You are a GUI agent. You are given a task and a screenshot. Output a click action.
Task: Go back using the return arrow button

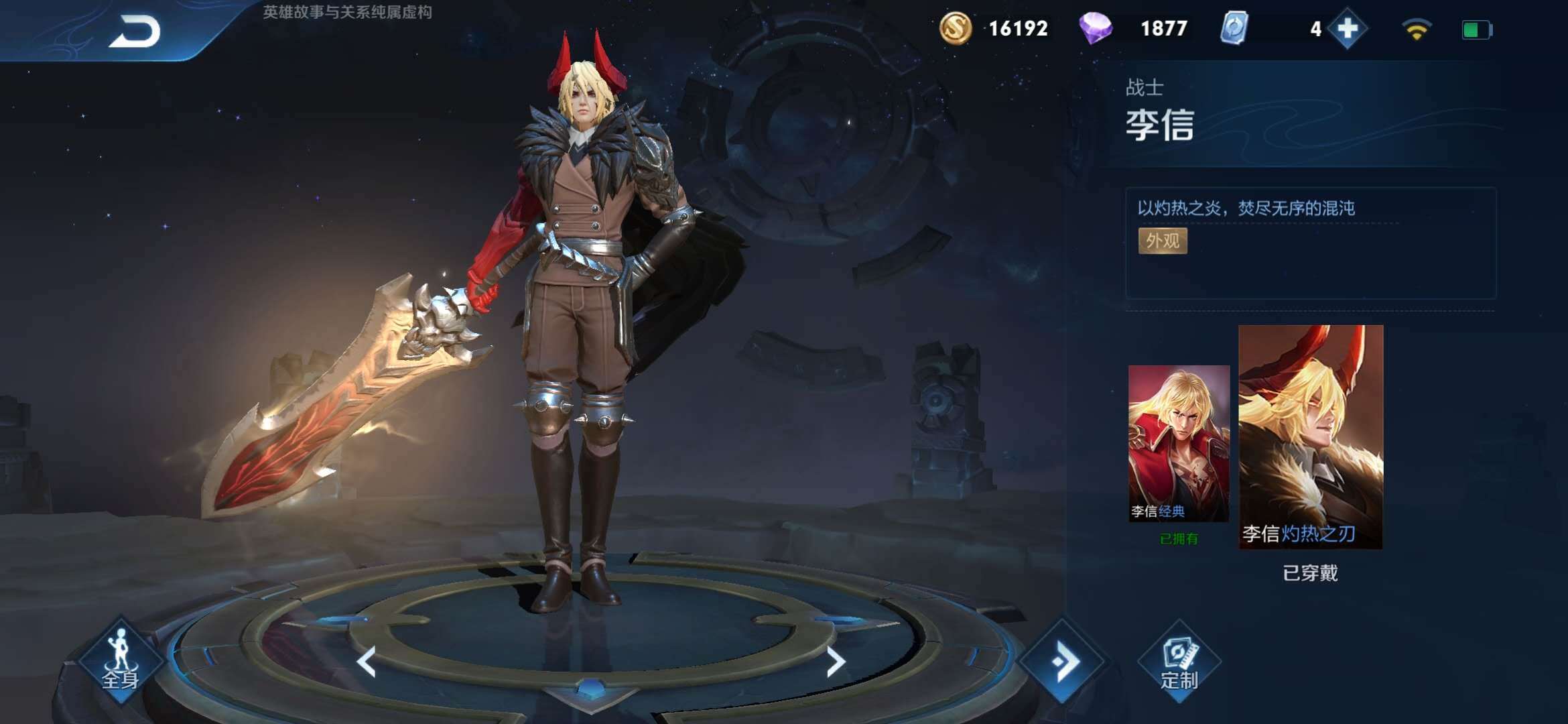click(135, 32)
